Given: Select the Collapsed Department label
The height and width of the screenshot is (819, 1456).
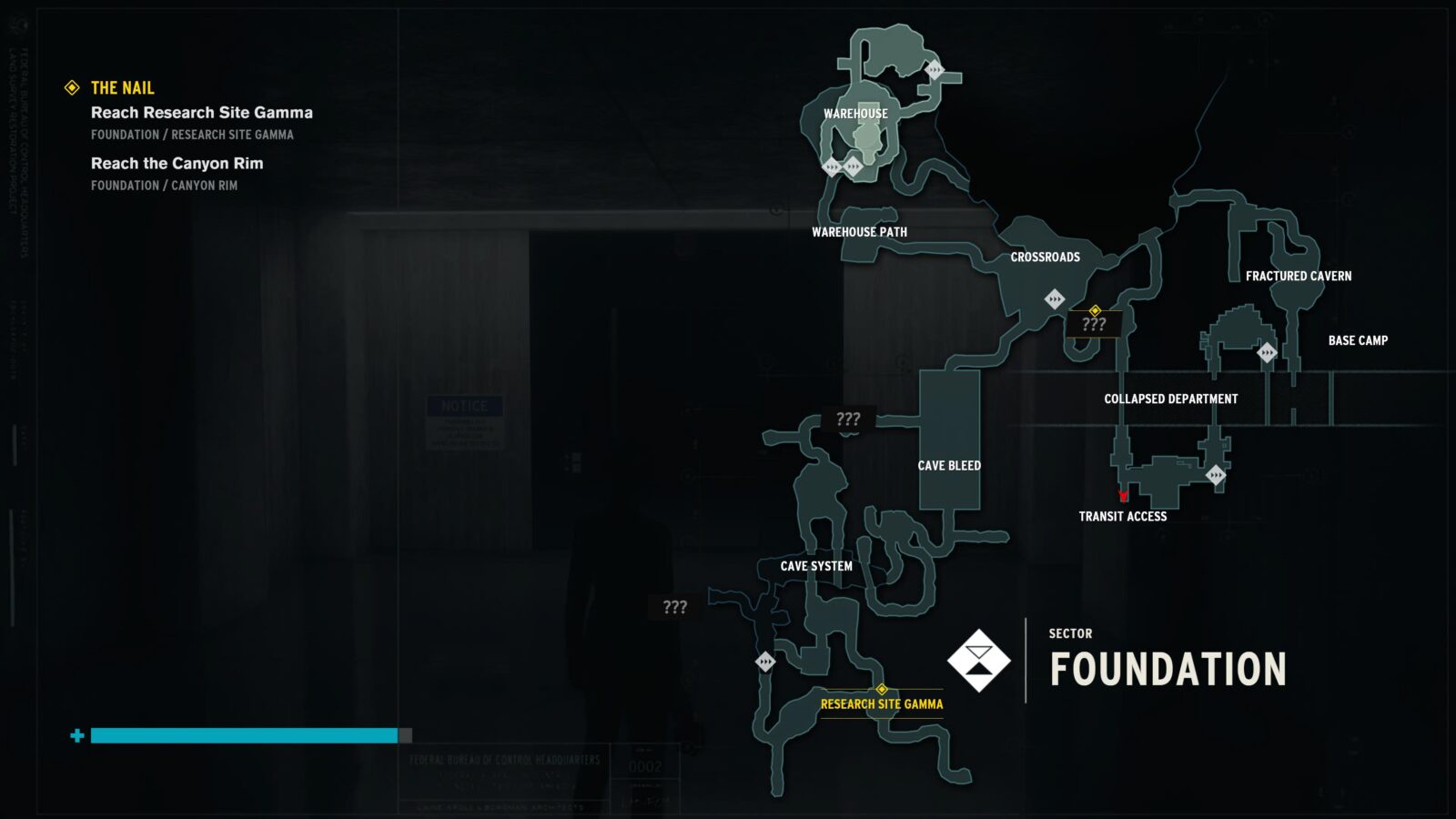Looking at the screenshot, I should tap(1170, 399).
